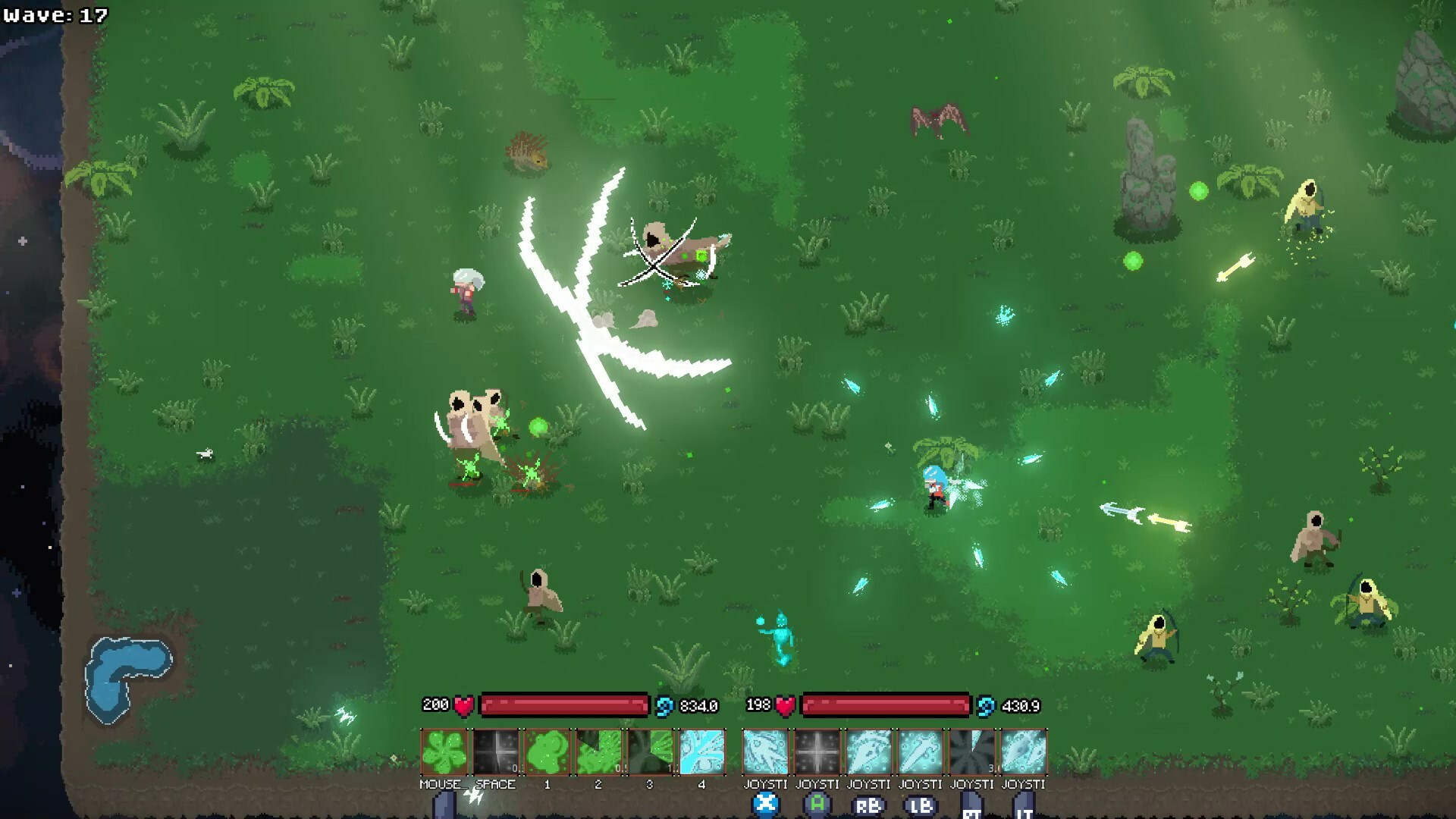Image resolution: width=1456 pixels, height=819 pixels.
Task: Click player 2's heart icon next to 198
Action: (783, 704)
